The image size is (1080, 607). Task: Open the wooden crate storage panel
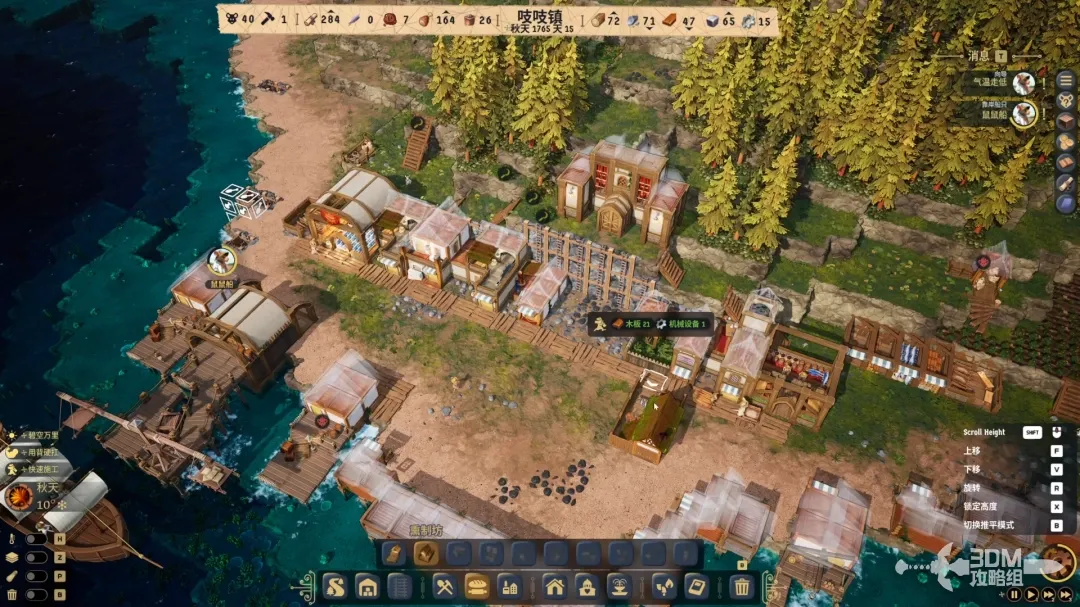(x=1066, y=121)
